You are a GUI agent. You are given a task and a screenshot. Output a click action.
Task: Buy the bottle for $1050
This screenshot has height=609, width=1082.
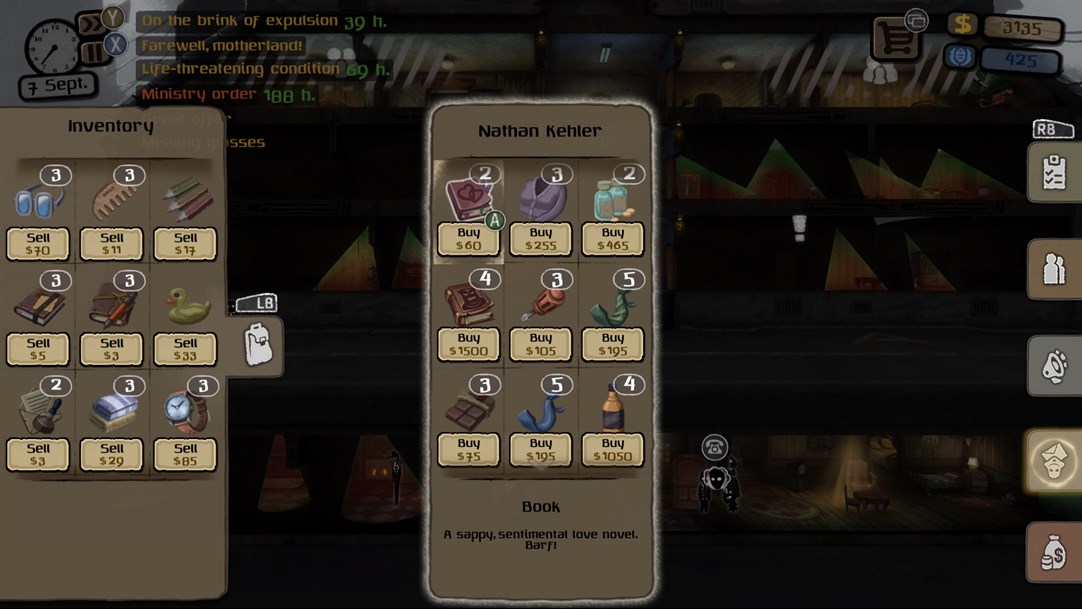click(x=613, y=450)
